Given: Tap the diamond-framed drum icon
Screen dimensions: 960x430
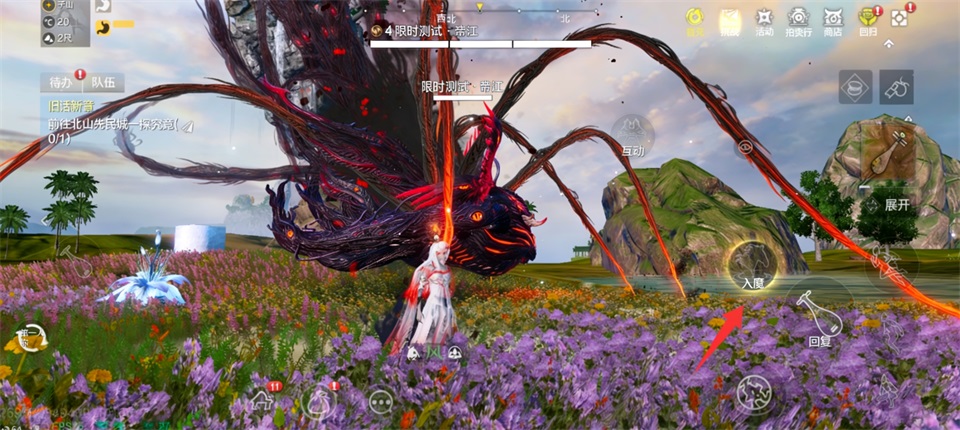Looking at the screenshot, I should (855, 88).
